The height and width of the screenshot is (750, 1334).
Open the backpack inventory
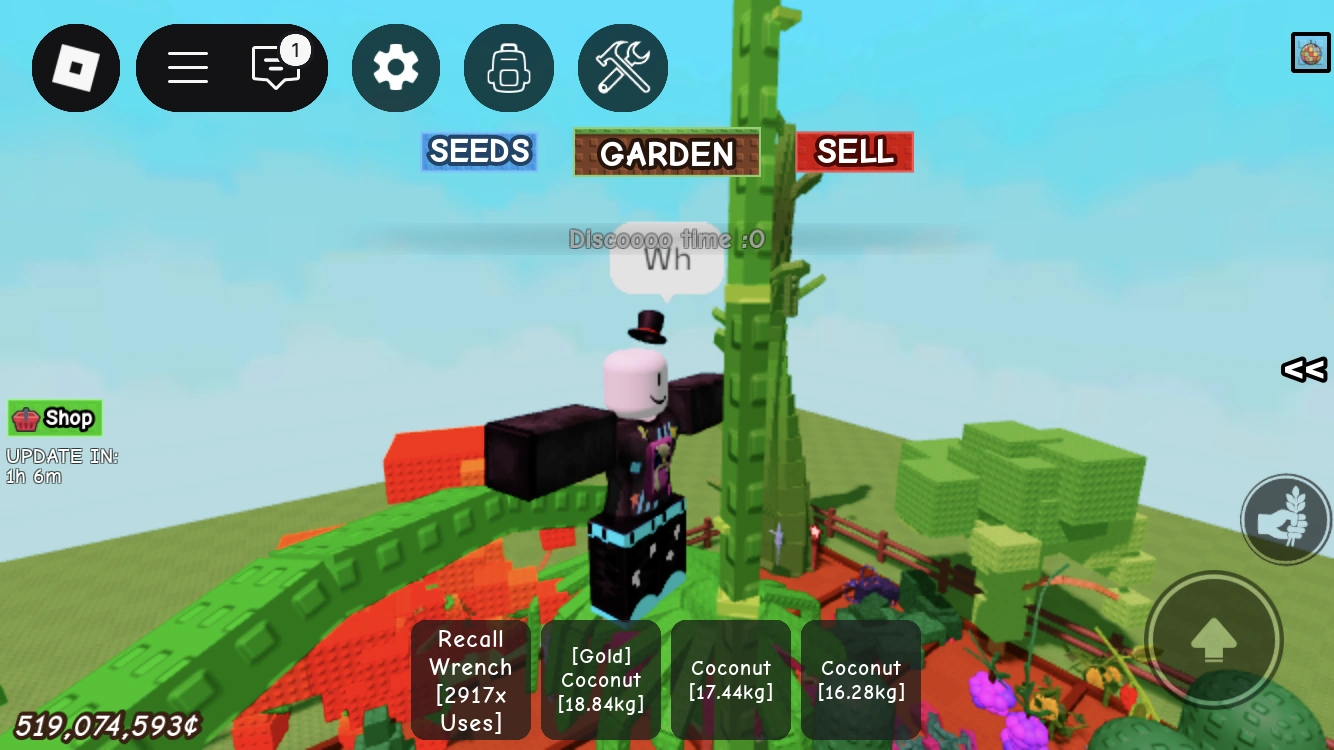pyautogui.click(x=509, y=68)
